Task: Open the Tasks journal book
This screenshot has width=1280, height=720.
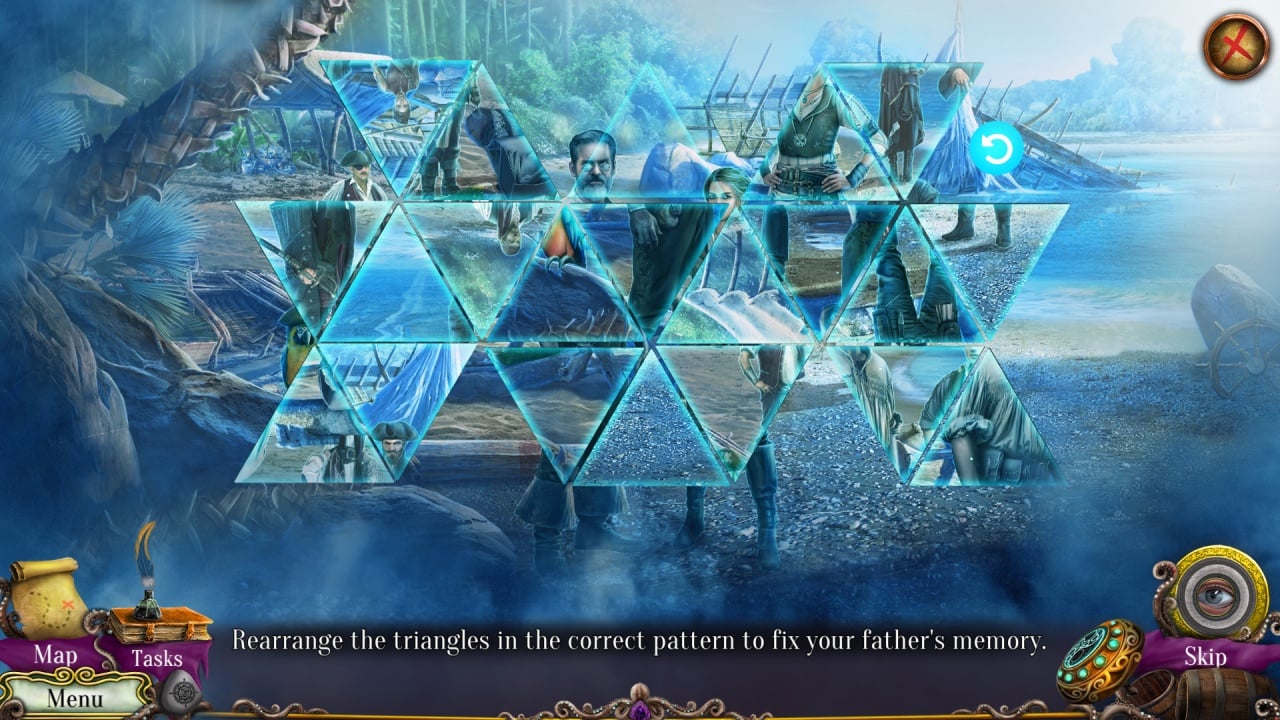Action: [158, 628]
